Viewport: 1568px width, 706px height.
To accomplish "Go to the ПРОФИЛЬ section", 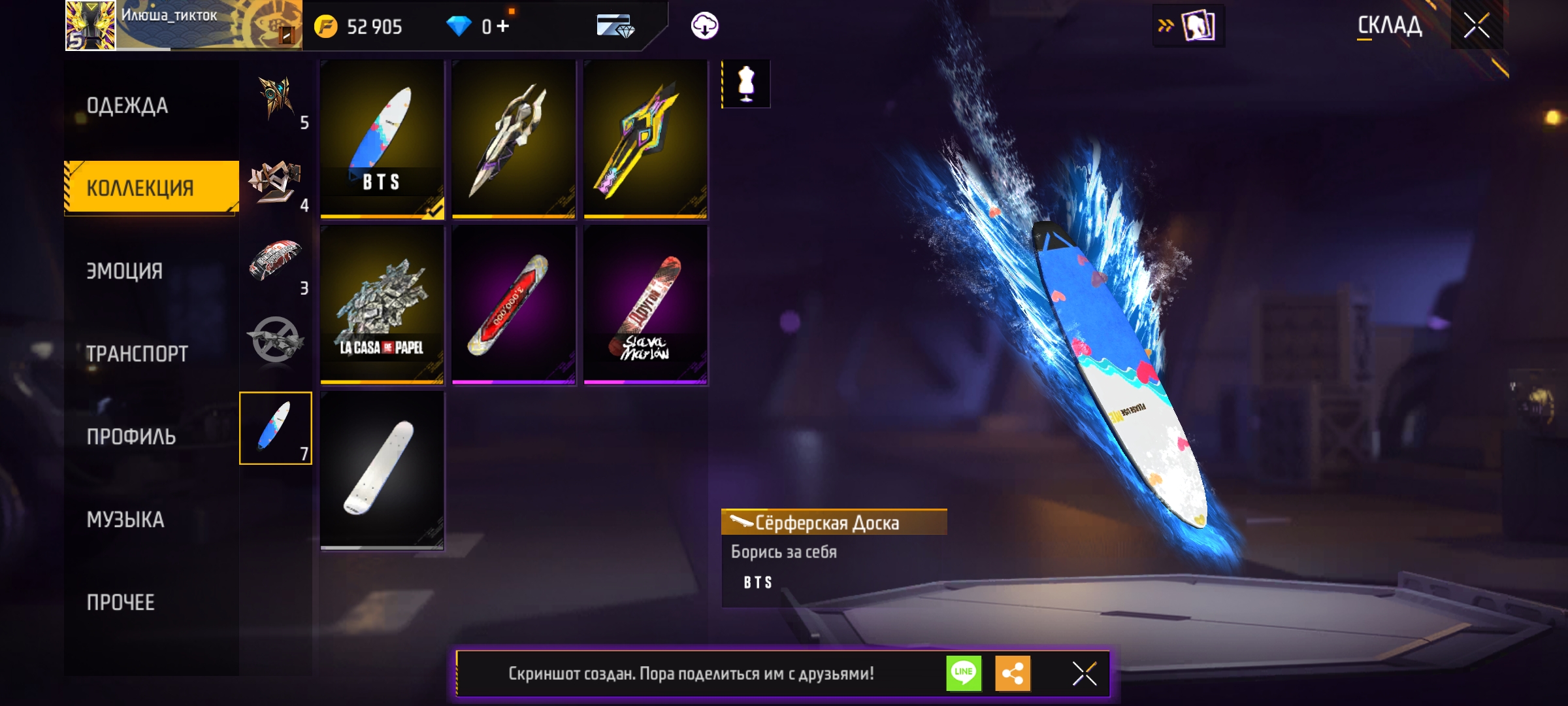I will [131, 437].
